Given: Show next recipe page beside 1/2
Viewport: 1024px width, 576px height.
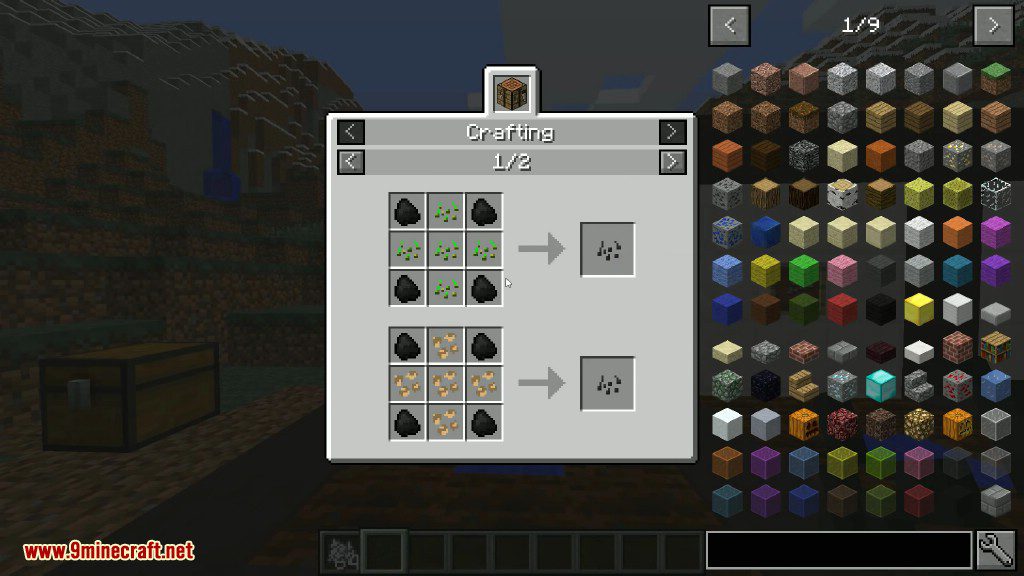Looking at the screenshot, I should [673, 161].
